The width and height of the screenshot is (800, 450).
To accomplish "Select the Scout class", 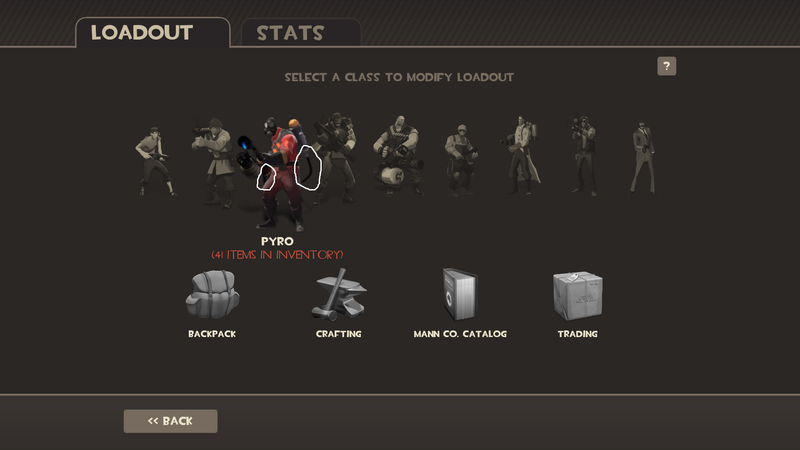I will point(155,160).
